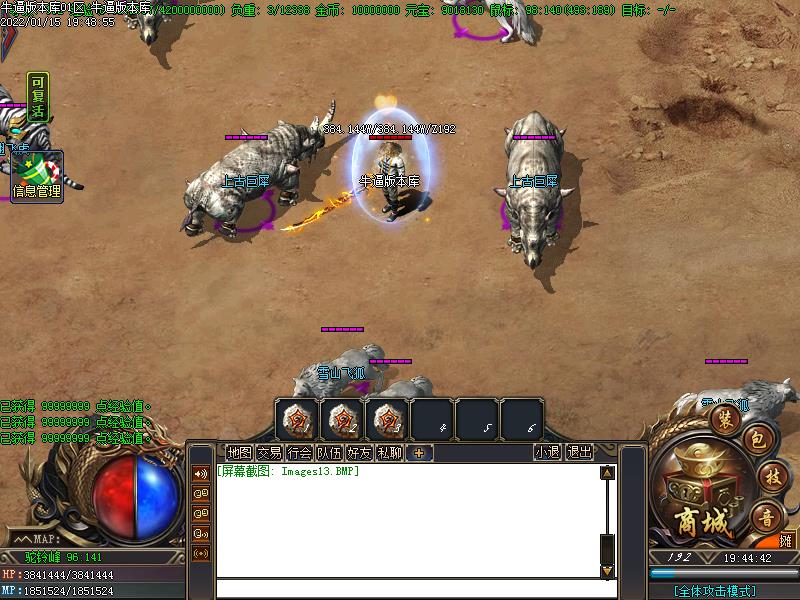
Task: Open the 队伍 team tab
Action: [329, 452]
